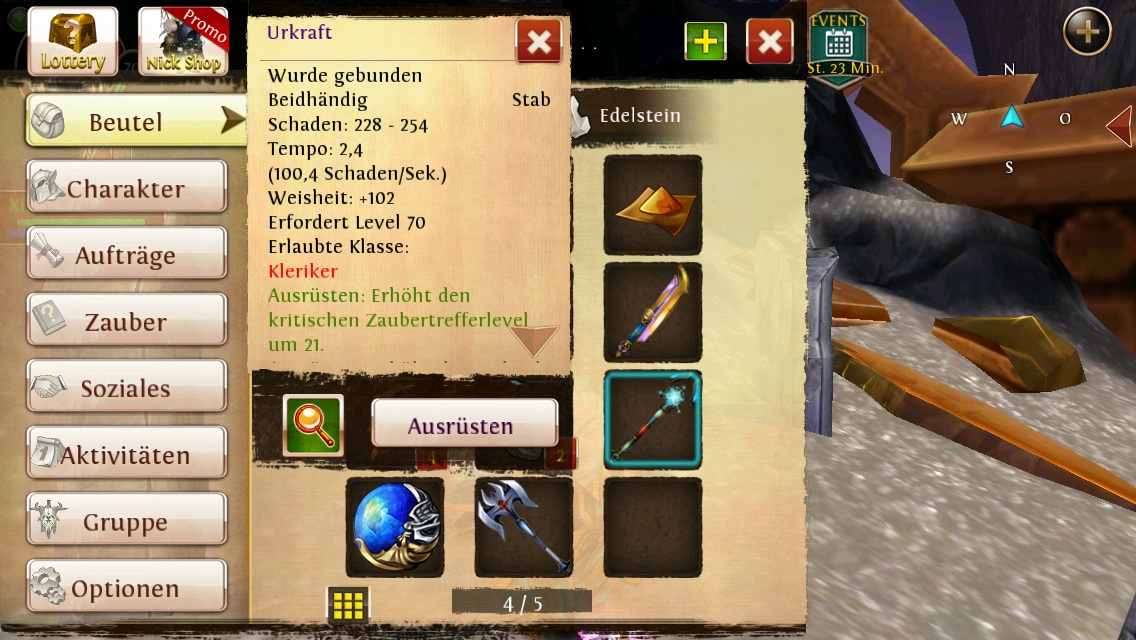The height and width of the screenshot is (640, 1136).
Task: Close the Urkraft item tooltip
Action: [538, 42]
